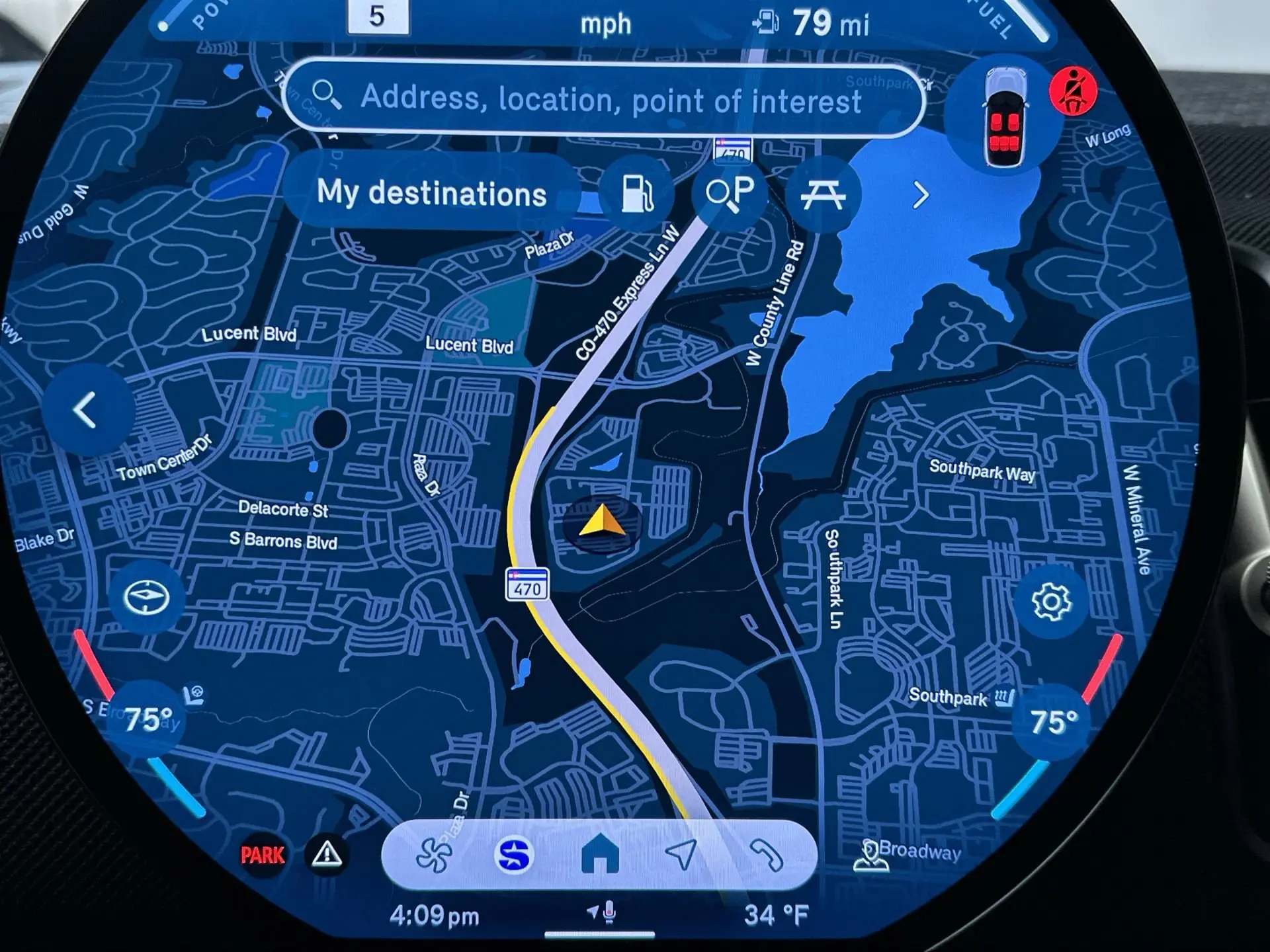
Task: Show more category shortcuts with the right arrow
Action: click(x=920, y=196)
